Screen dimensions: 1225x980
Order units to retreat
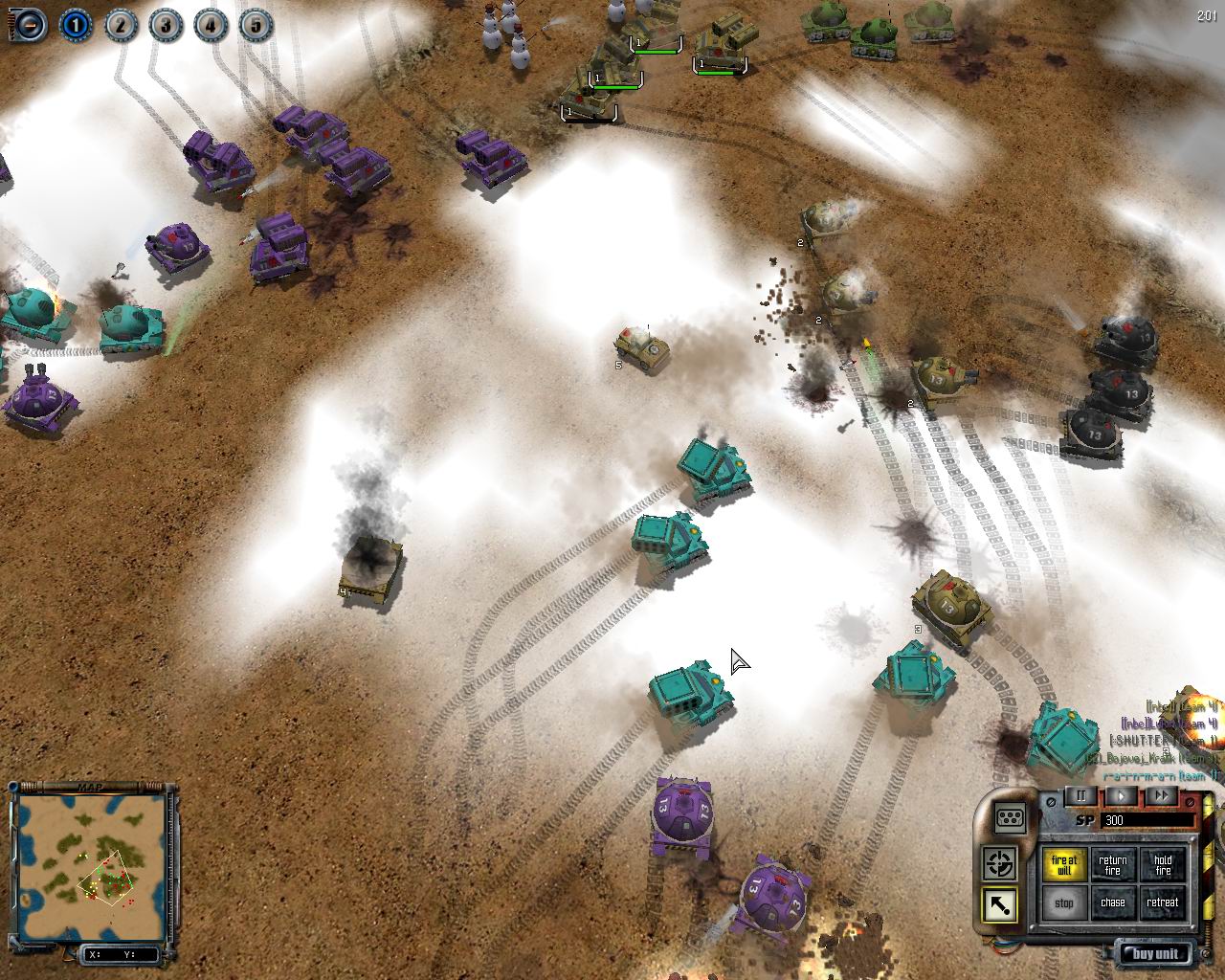(x=1163, y=902)
